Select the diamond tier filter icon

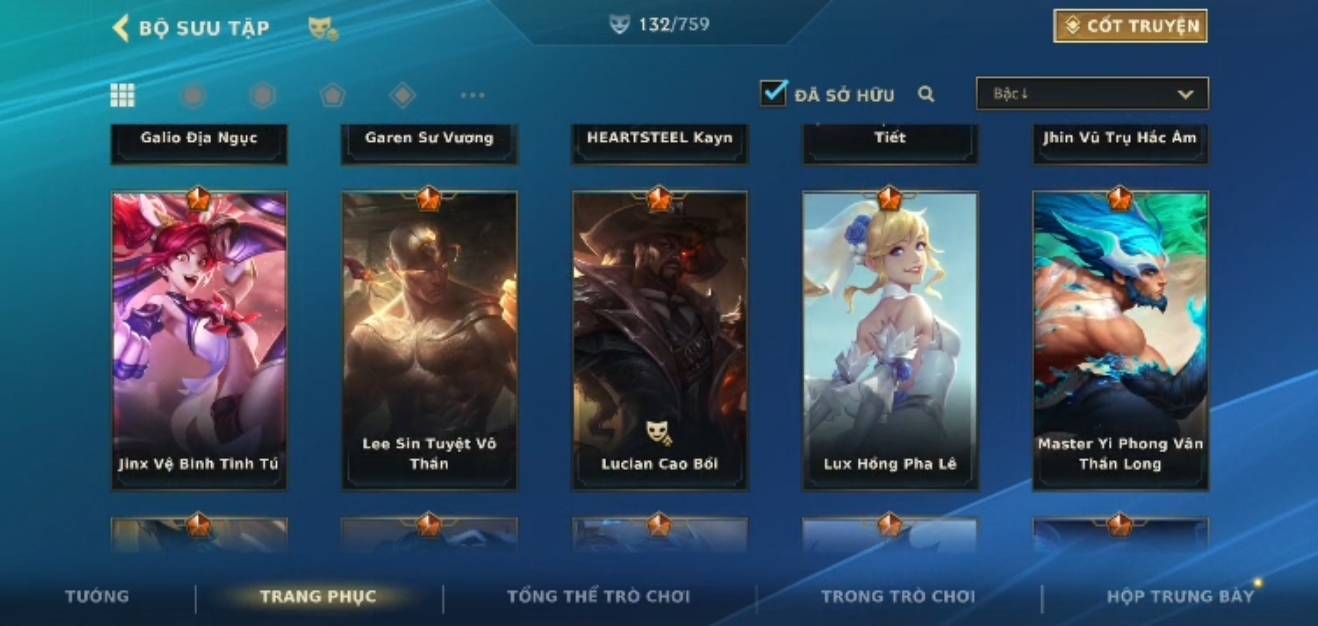[x=402, y=95]
